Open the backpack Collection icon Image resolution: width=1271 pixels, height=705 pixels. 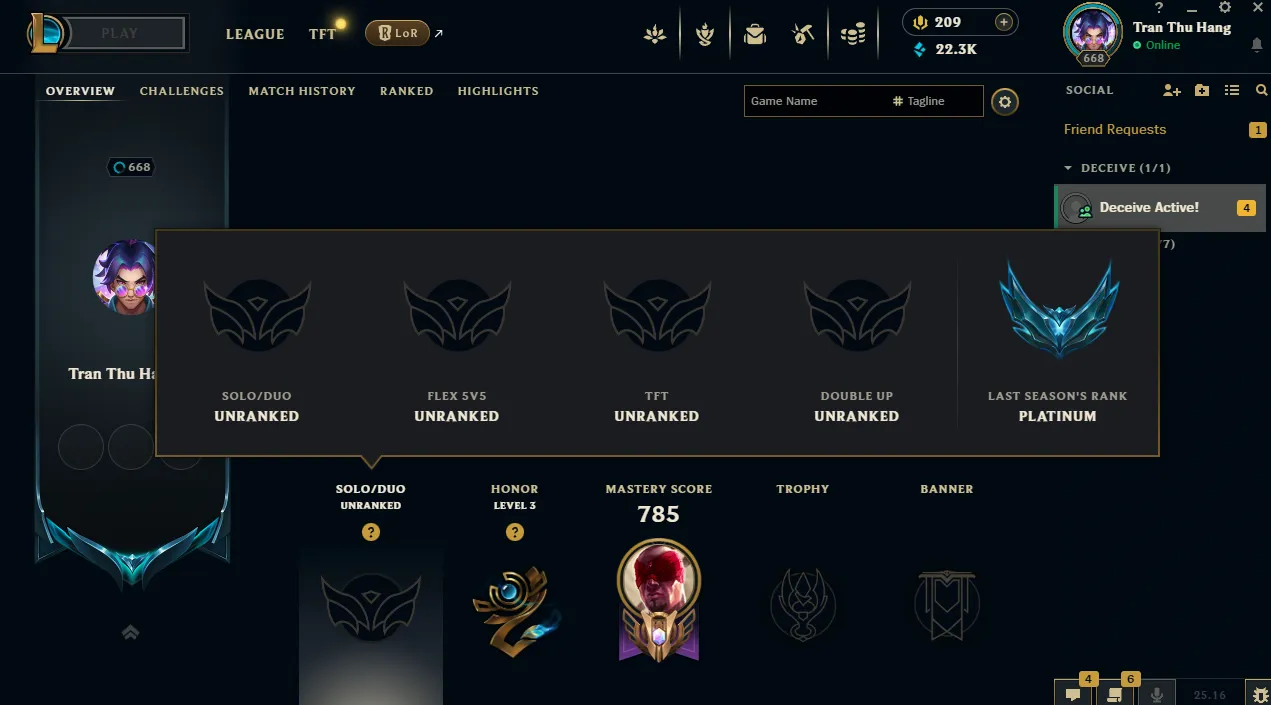pyautogui.click(x=755, y=35)
